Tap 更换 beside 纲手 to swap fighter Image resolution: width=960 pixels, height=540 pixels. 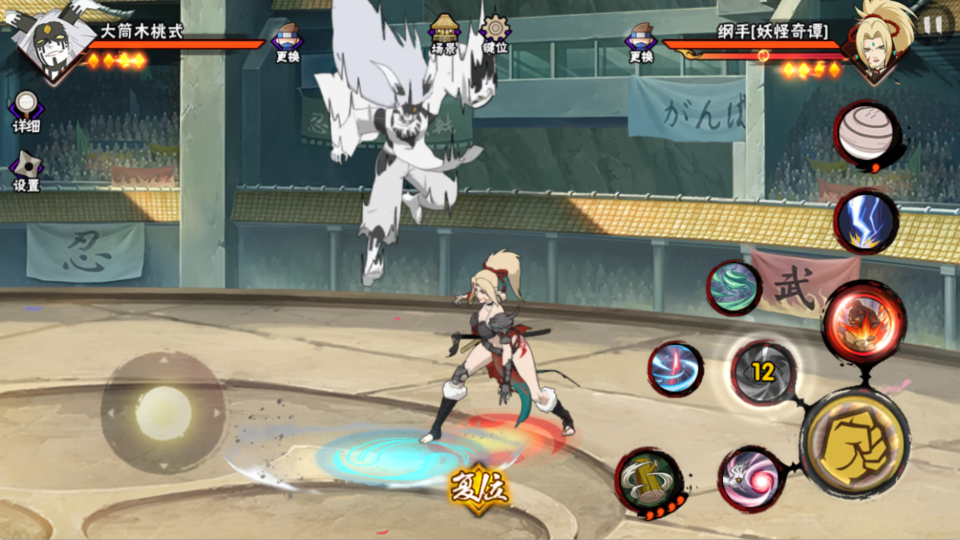[x=641, y=43]
